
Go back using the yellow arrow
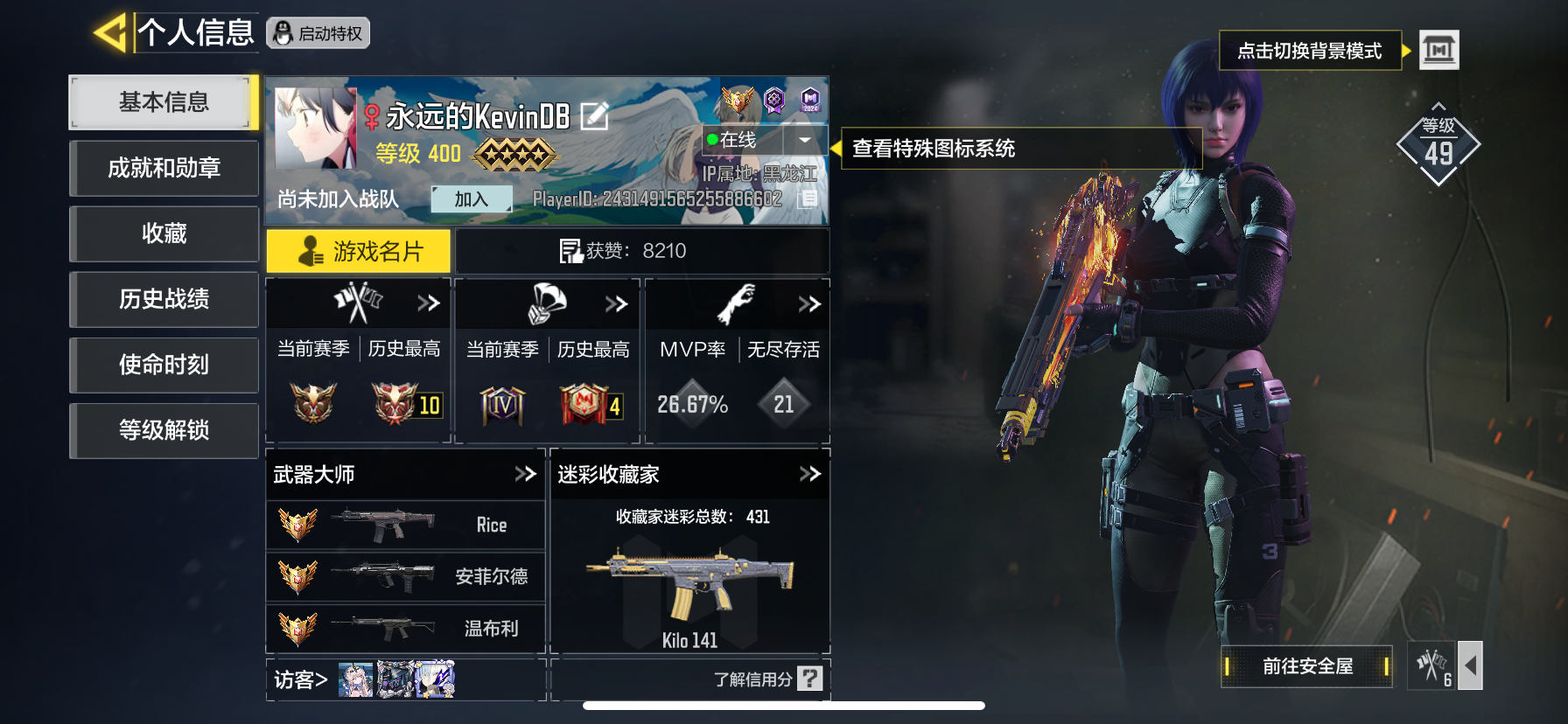110,33
